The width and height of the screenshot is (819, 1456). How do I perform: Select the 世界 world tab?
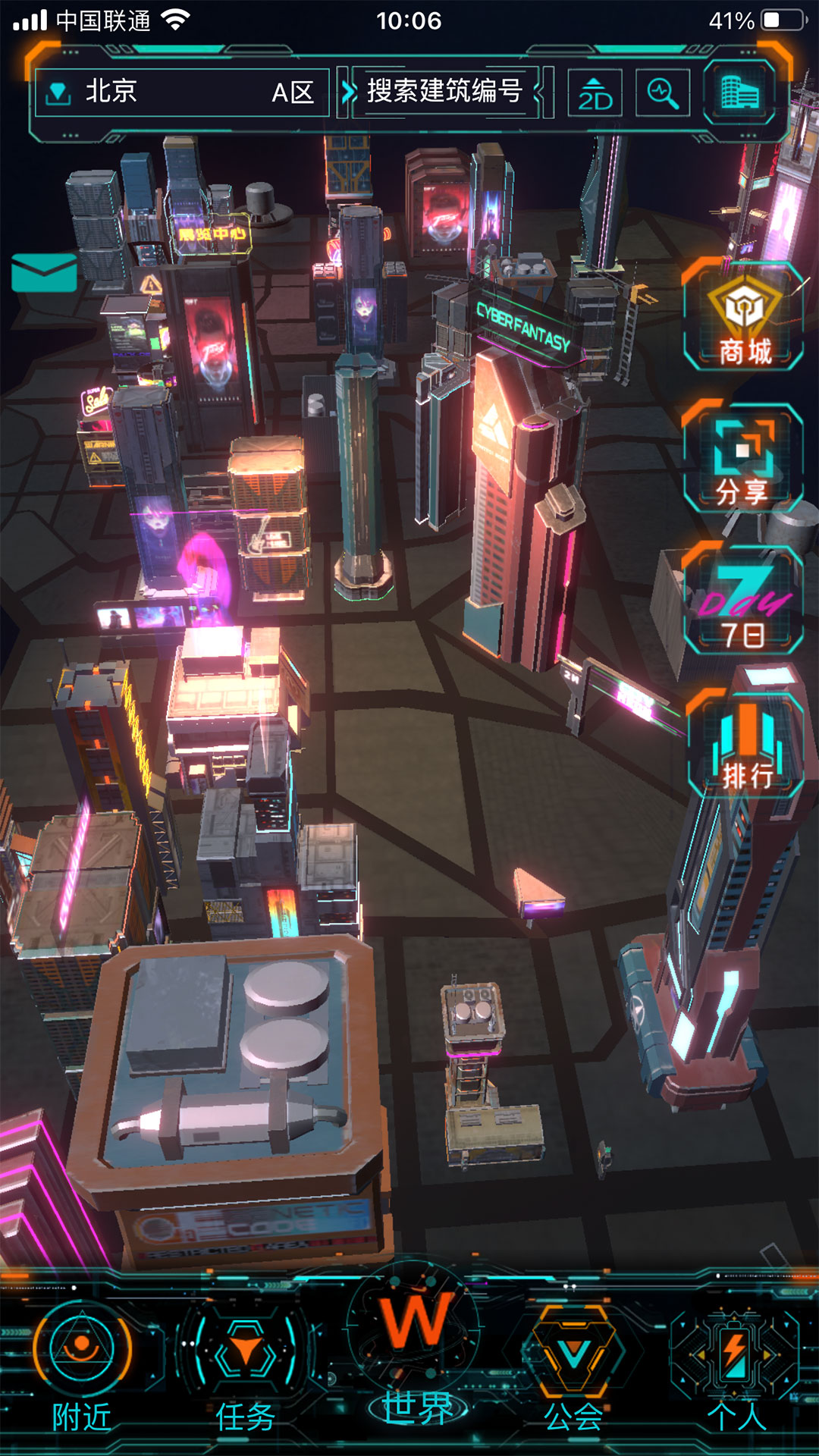416,1357
